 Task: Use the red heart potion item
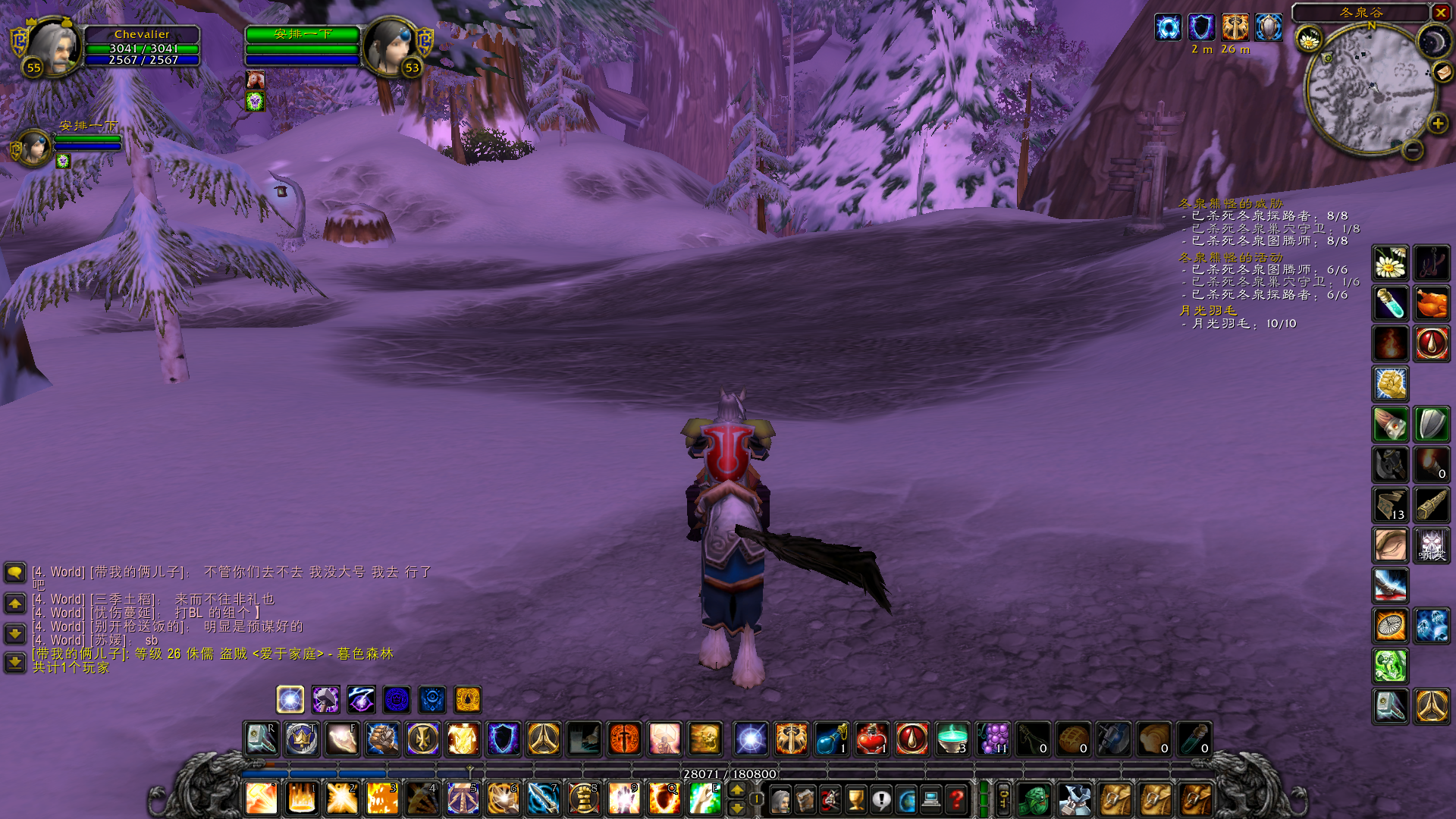[872, 739]
